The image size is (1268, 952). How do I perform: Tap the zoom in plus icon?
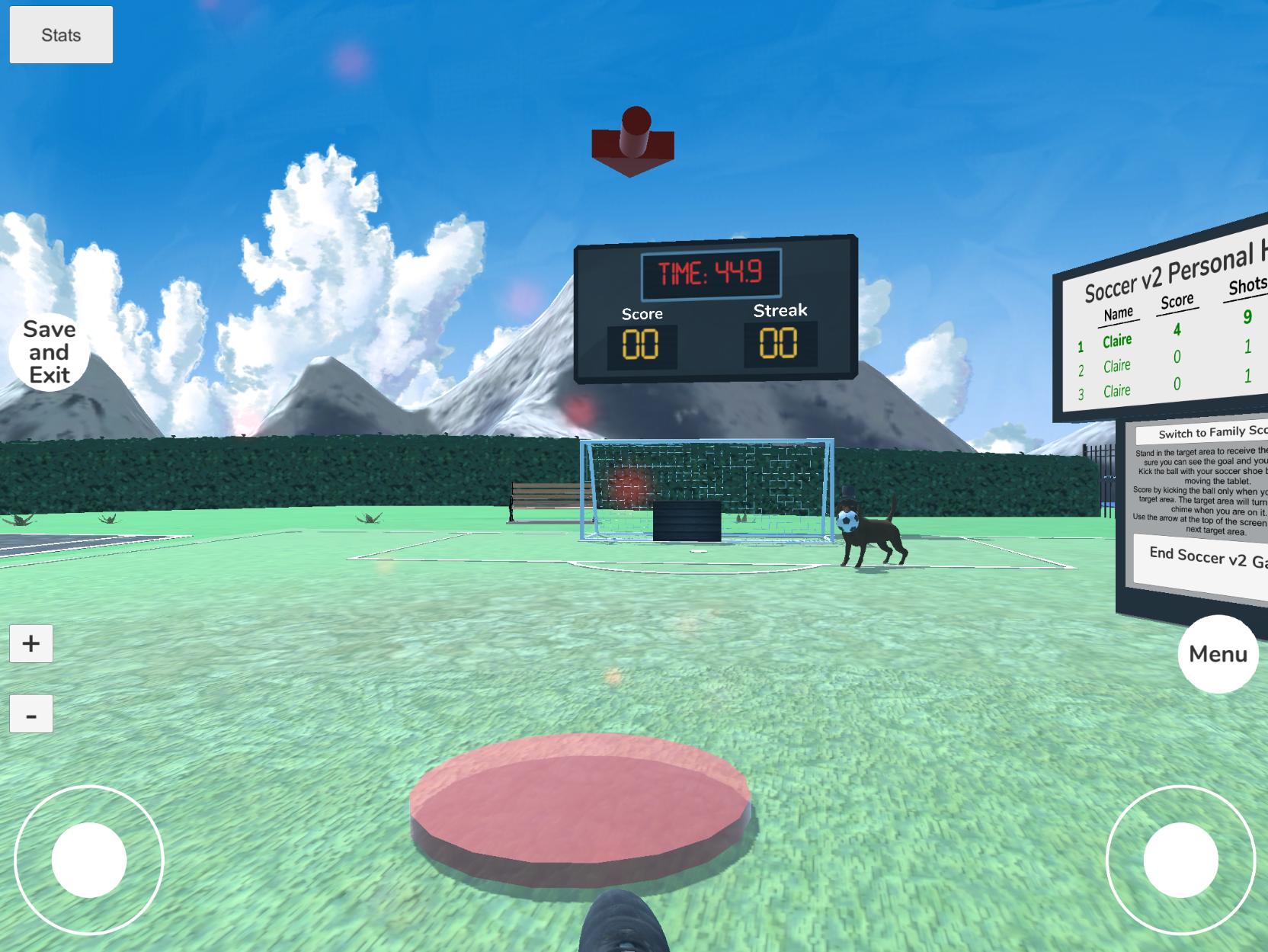30,643
